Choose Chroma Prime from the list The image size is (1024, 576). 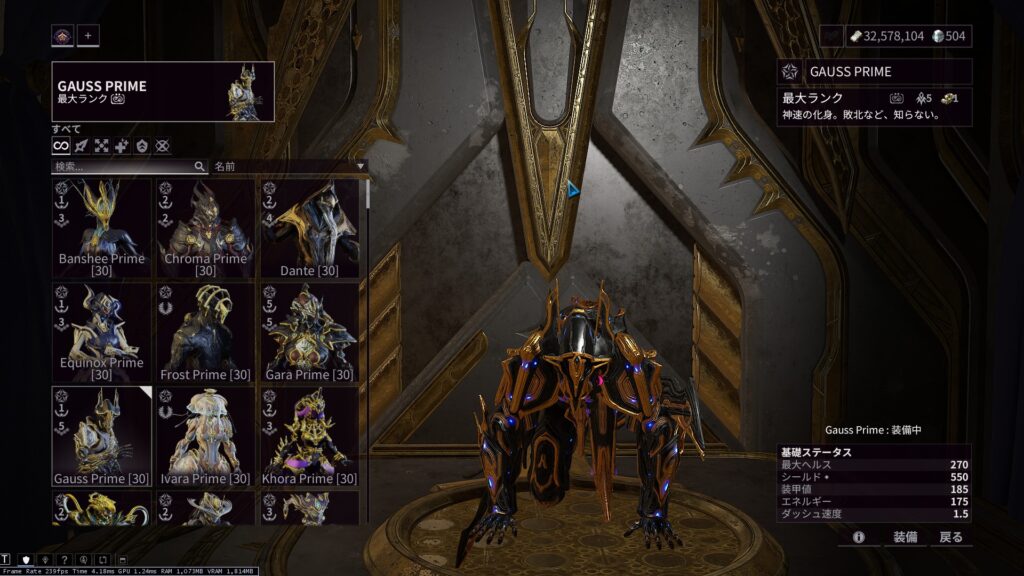click(205, 227)
